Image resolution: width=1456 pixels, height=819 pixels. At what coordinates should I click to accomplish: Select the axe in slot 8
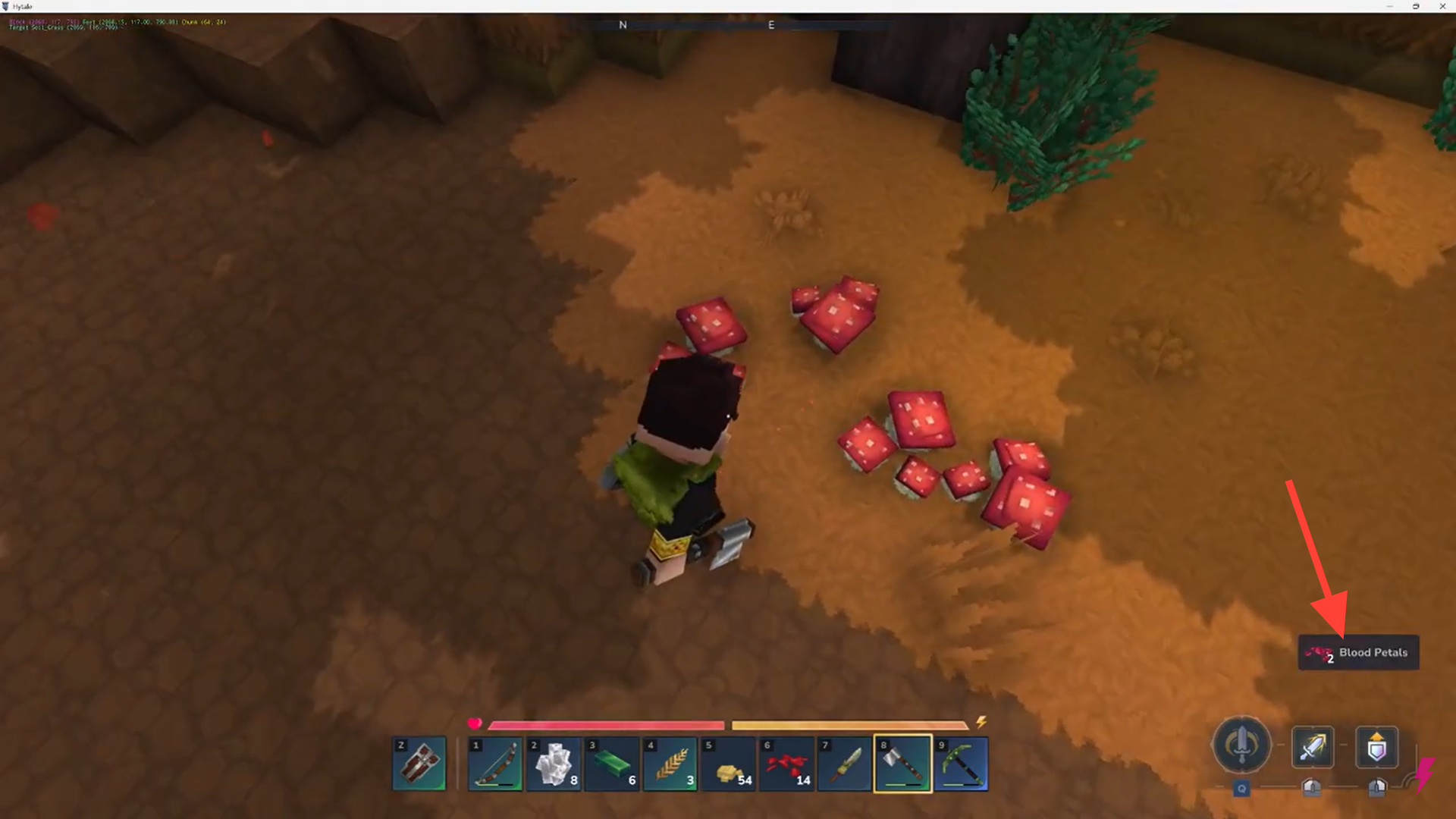(x=902, y=764)
